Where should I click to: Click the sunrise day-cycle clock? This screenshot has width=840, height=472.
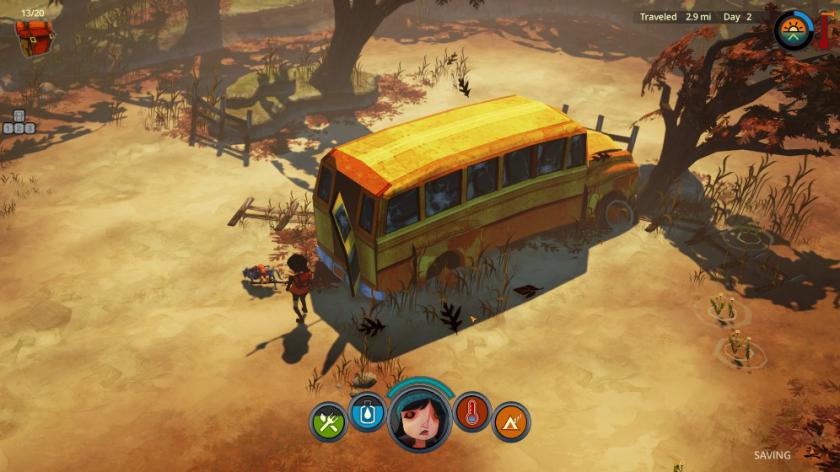click(x=794, y=30)
